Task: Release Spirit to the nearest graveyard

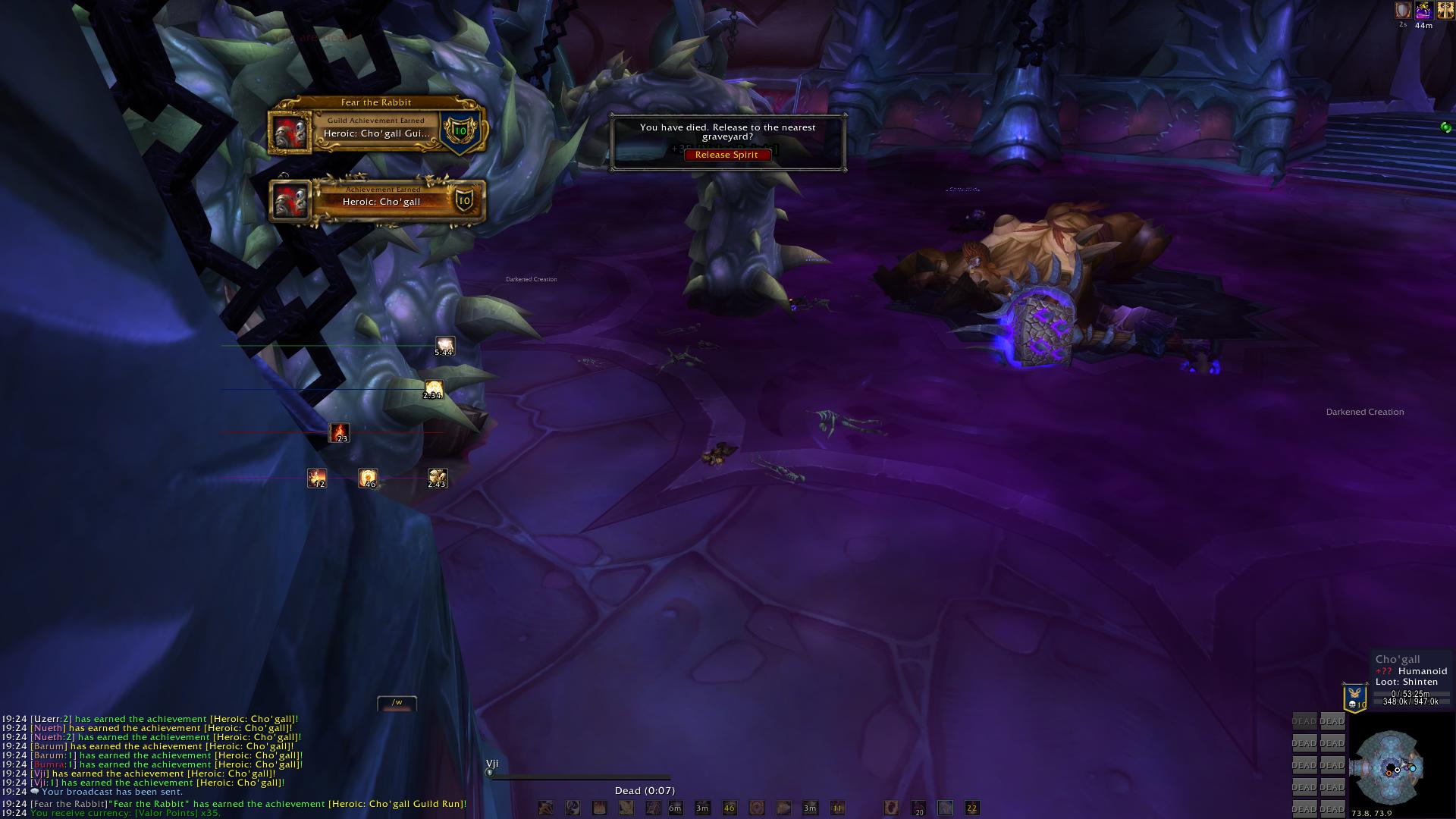Action: click(x=726, y=155)
